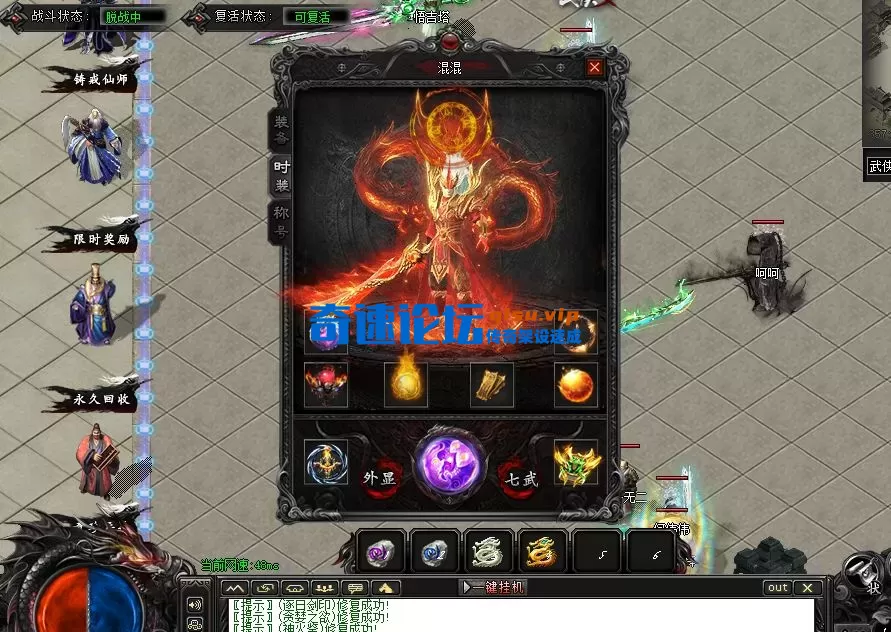This screenshot has width=891, height=632.
Task: Activate the white dragon hotbar item
Action: point(489,552)
